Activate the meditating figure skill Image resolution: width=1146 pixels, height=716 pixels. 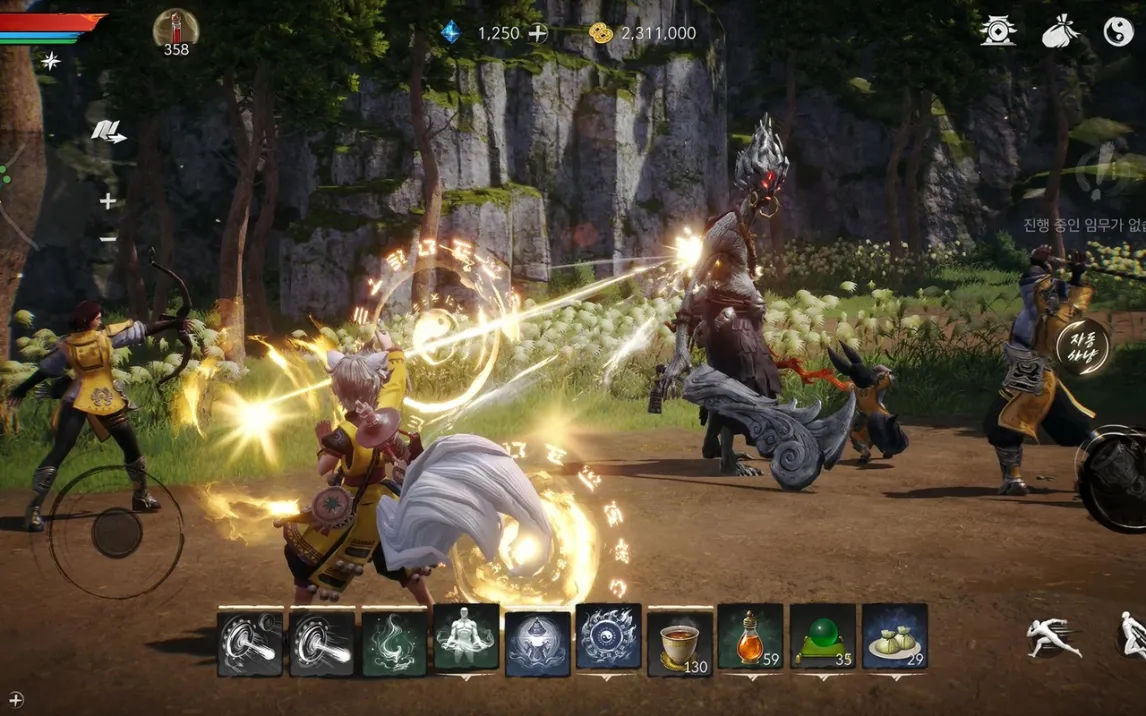[466, 637]
